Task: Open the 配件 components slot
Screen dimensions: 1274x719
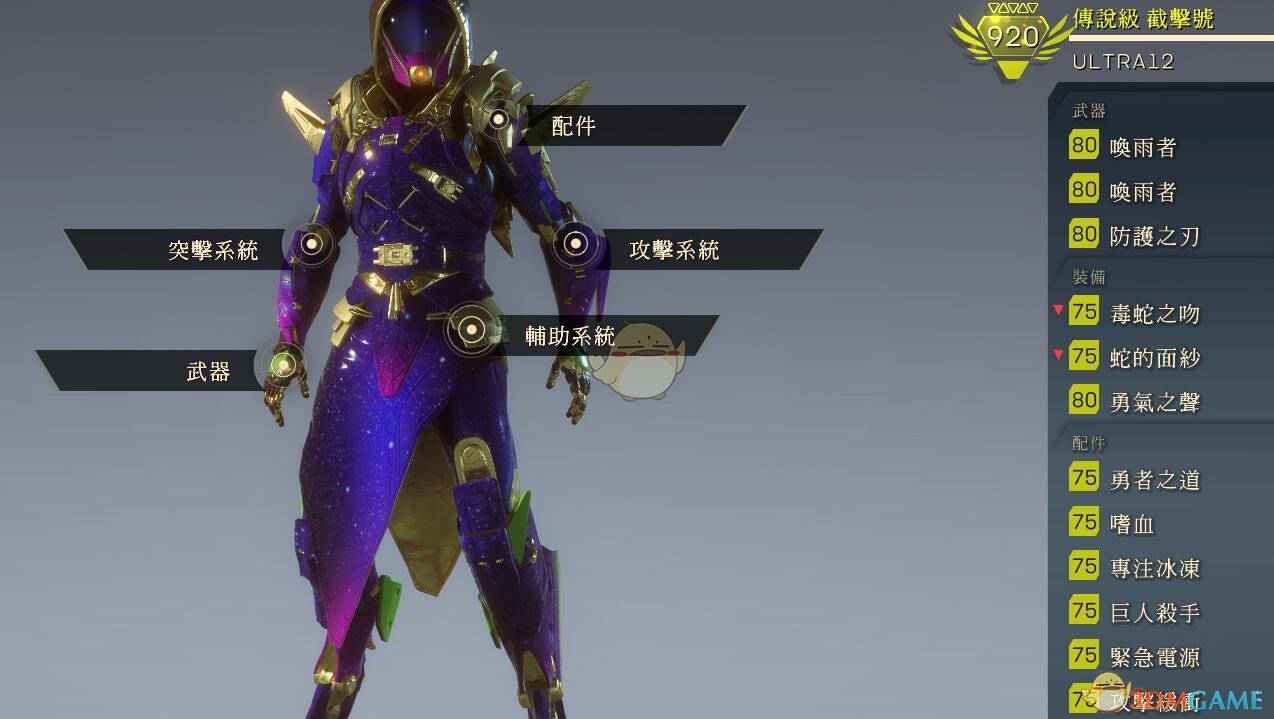Action: click(574, 126)
